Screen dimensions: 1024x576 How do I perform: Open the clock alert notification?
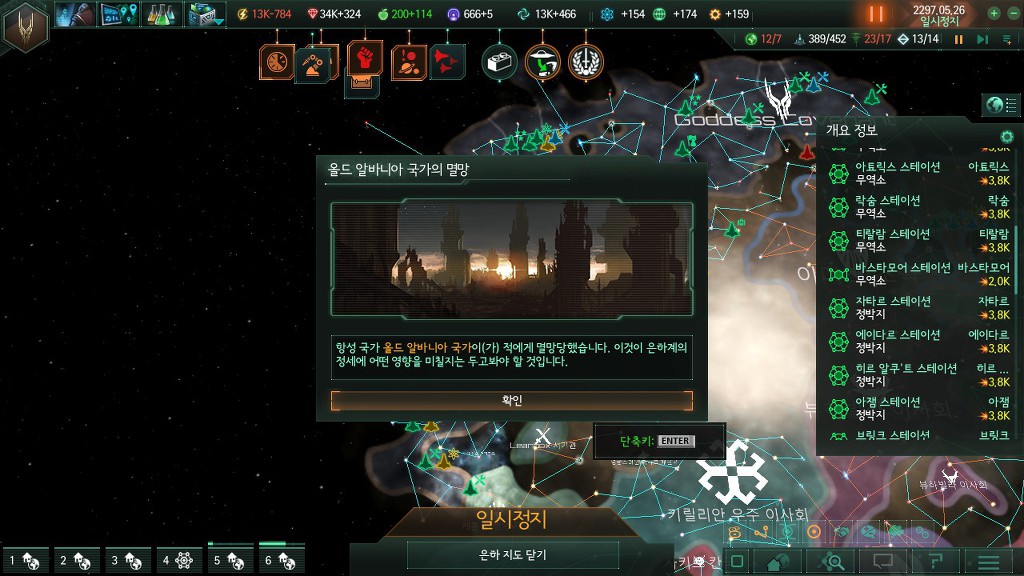pos(277,62)
